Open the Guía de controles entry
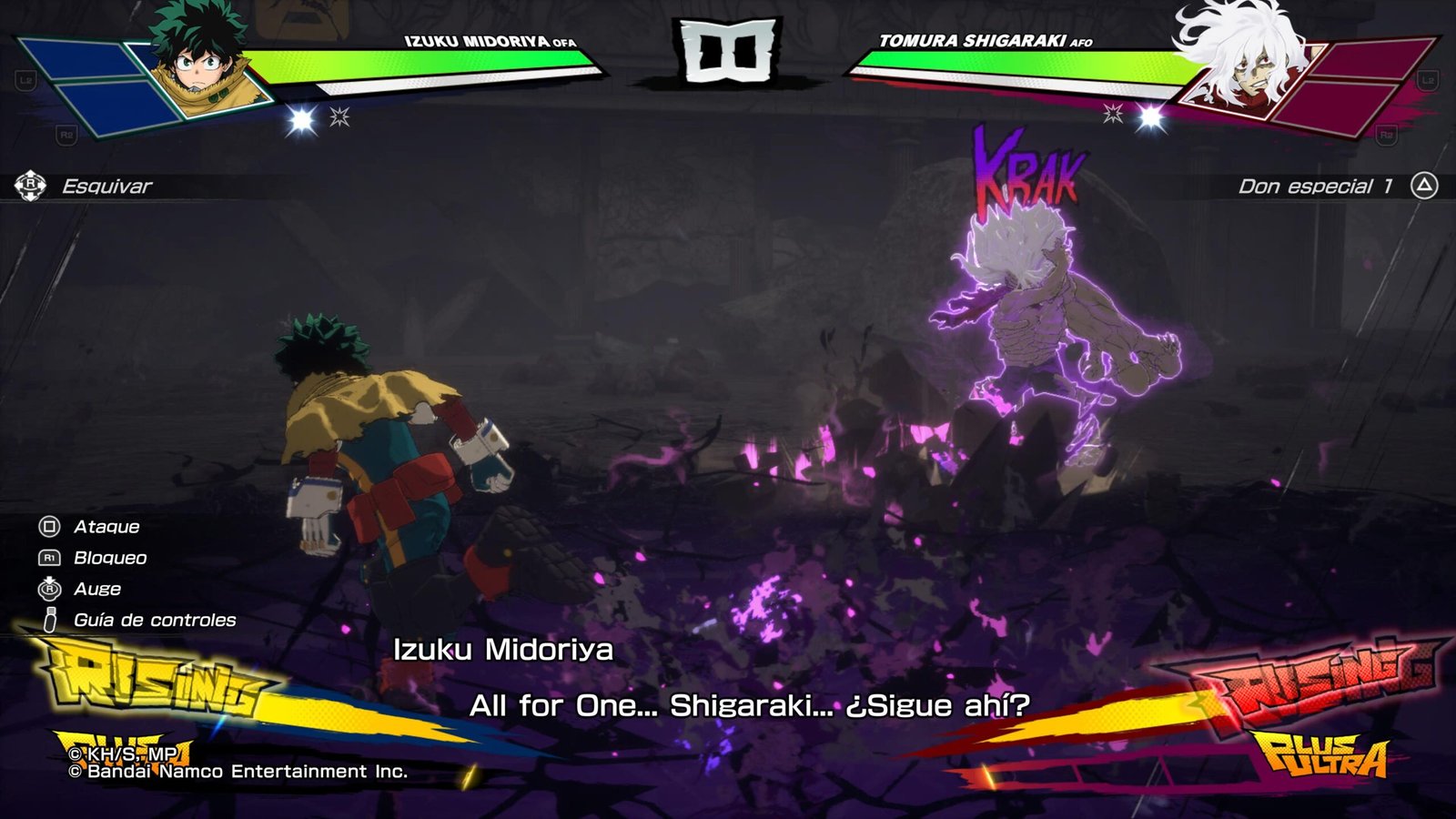The width and height of the screenshot is (1456, 819). (154, 621)
